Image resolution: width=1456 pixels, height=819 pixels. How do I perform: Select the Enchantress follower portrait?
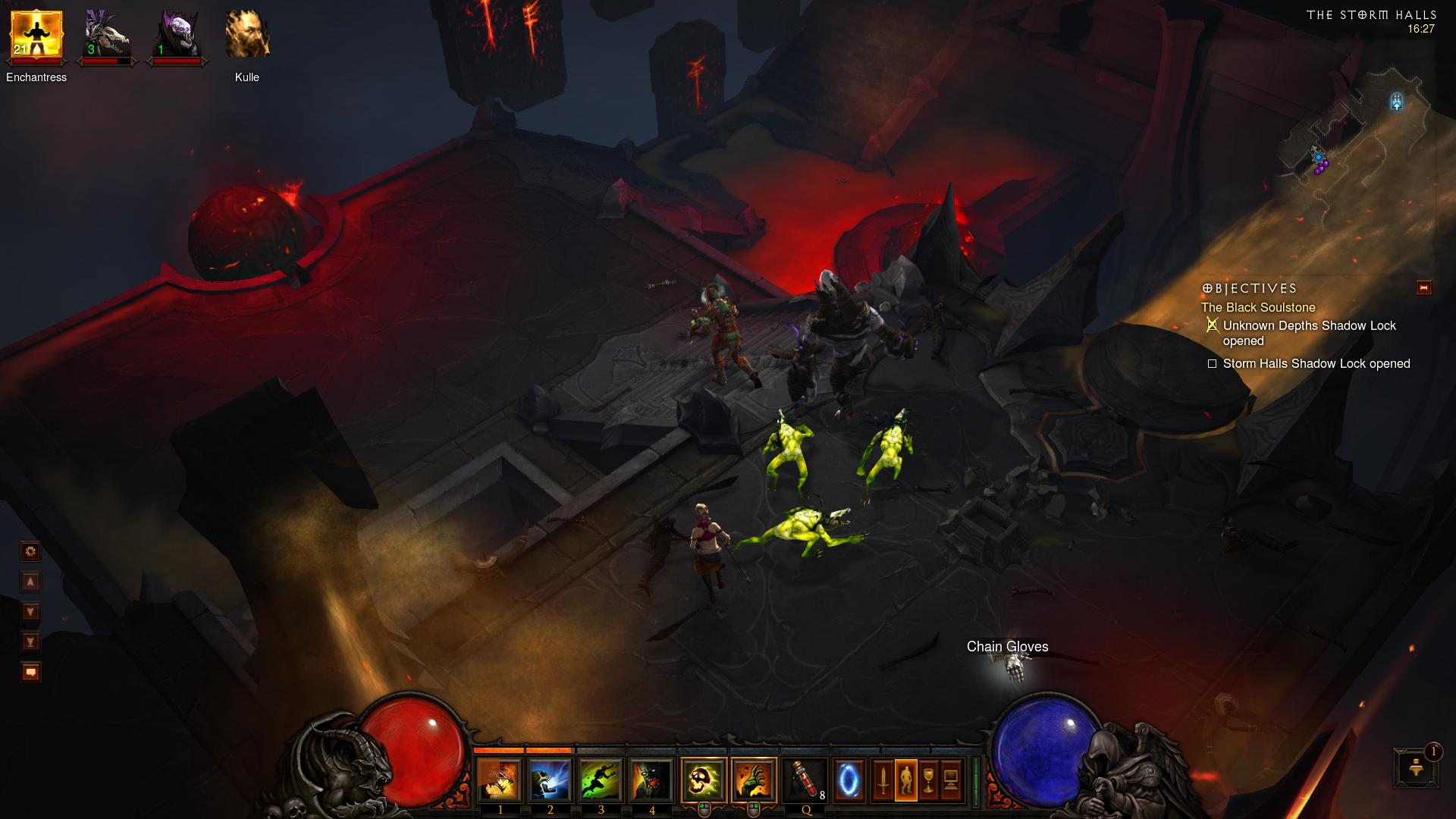pyautogui.click(x=36, y=35)
